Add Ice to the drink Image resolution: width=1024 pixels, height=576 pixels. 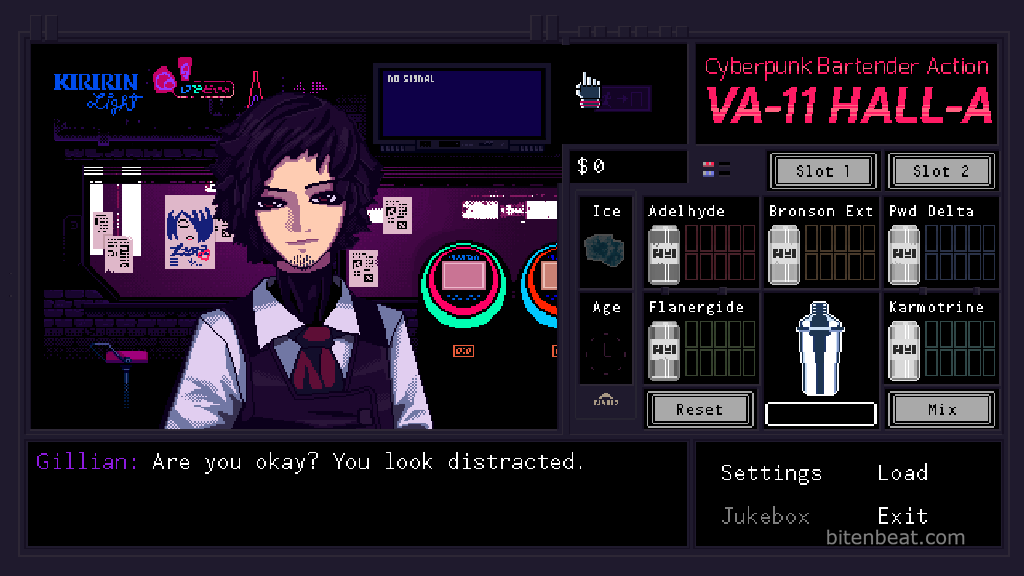point(606,247)
